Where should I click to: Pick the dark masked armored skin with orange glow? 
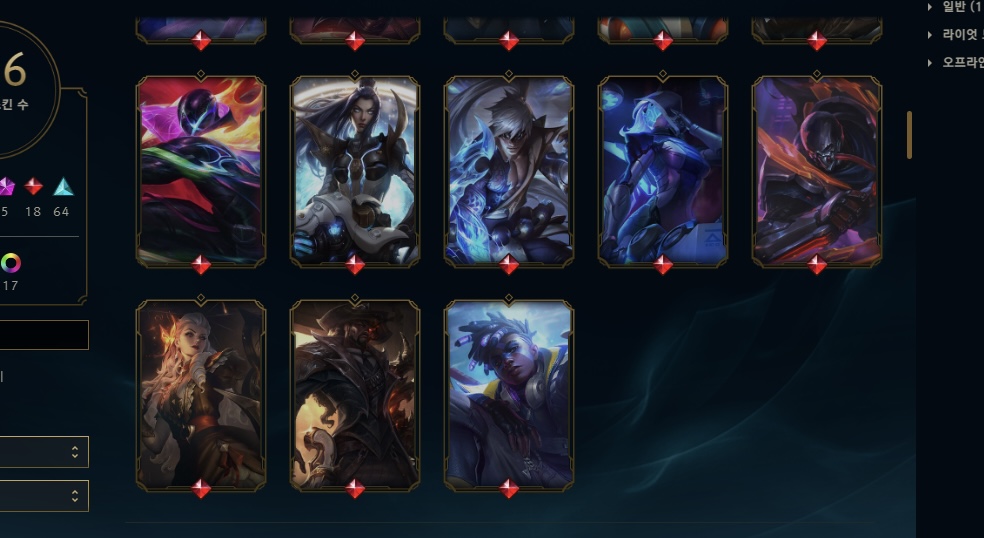(x=817, y=170)
